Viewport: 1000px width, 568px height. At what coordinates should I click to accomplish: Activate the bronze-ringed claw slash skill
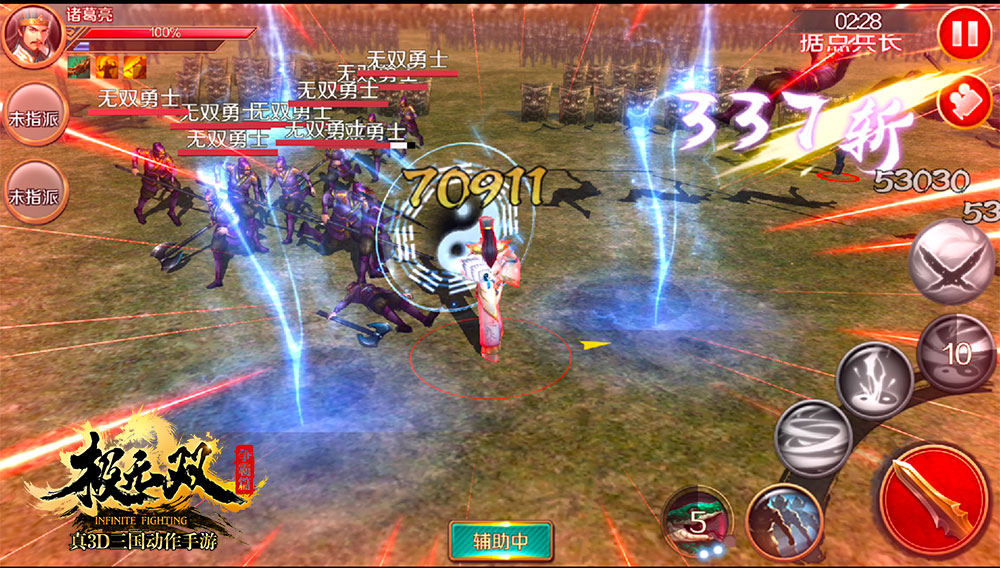[783, 519]
